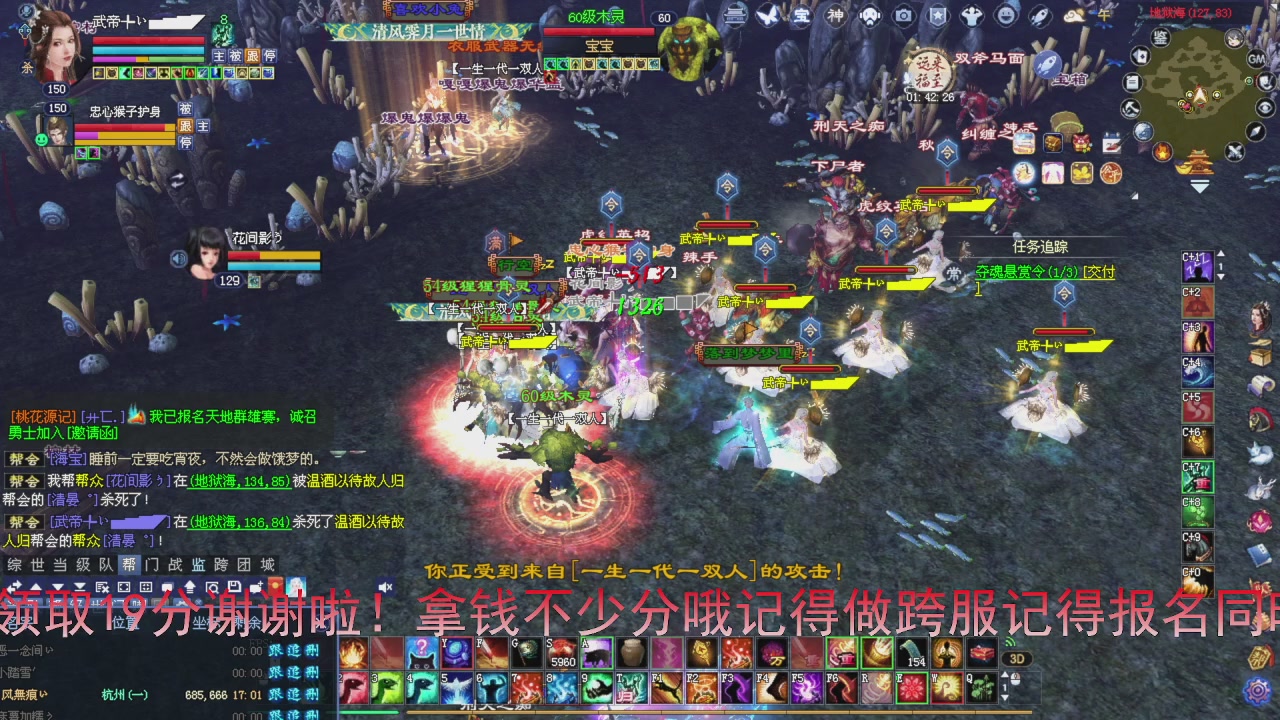Switch to the 帮 guild chat tab
This screenshot has width=1280, height=720.
tap(131, 563)
